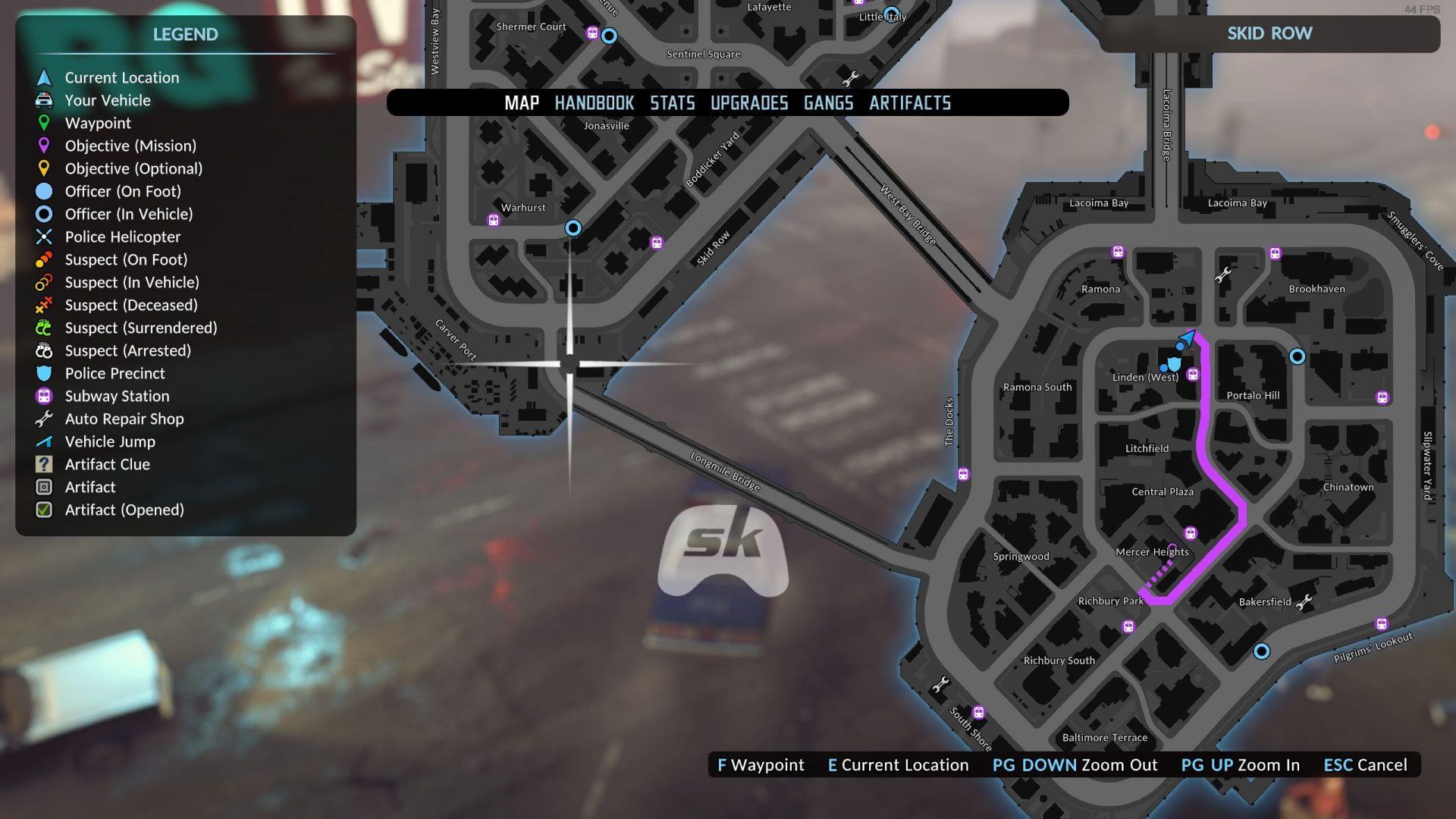
Task: Select the Richbury Park subway station marker
Action: point(1128,626)
